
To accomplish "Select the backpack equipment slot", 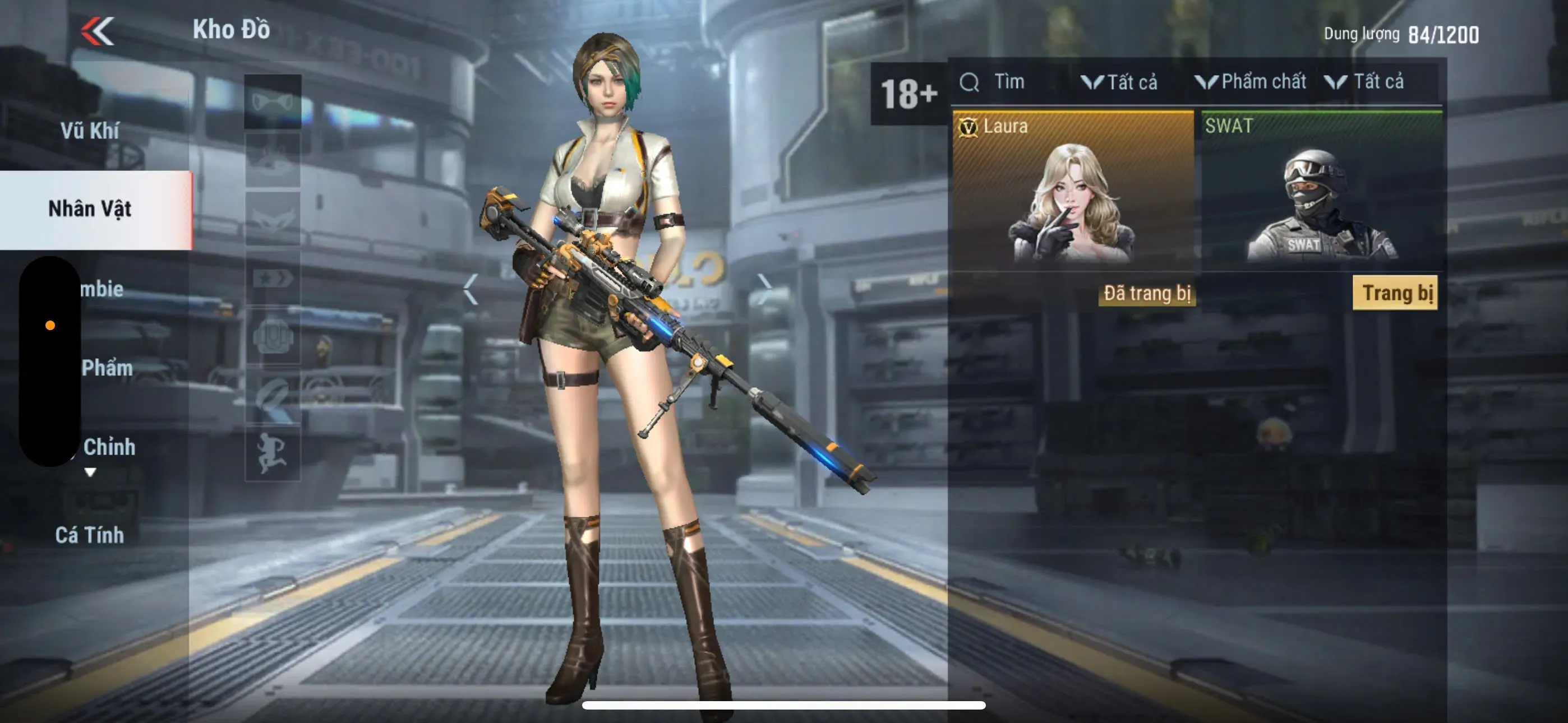I will click(x=272, y=336).
